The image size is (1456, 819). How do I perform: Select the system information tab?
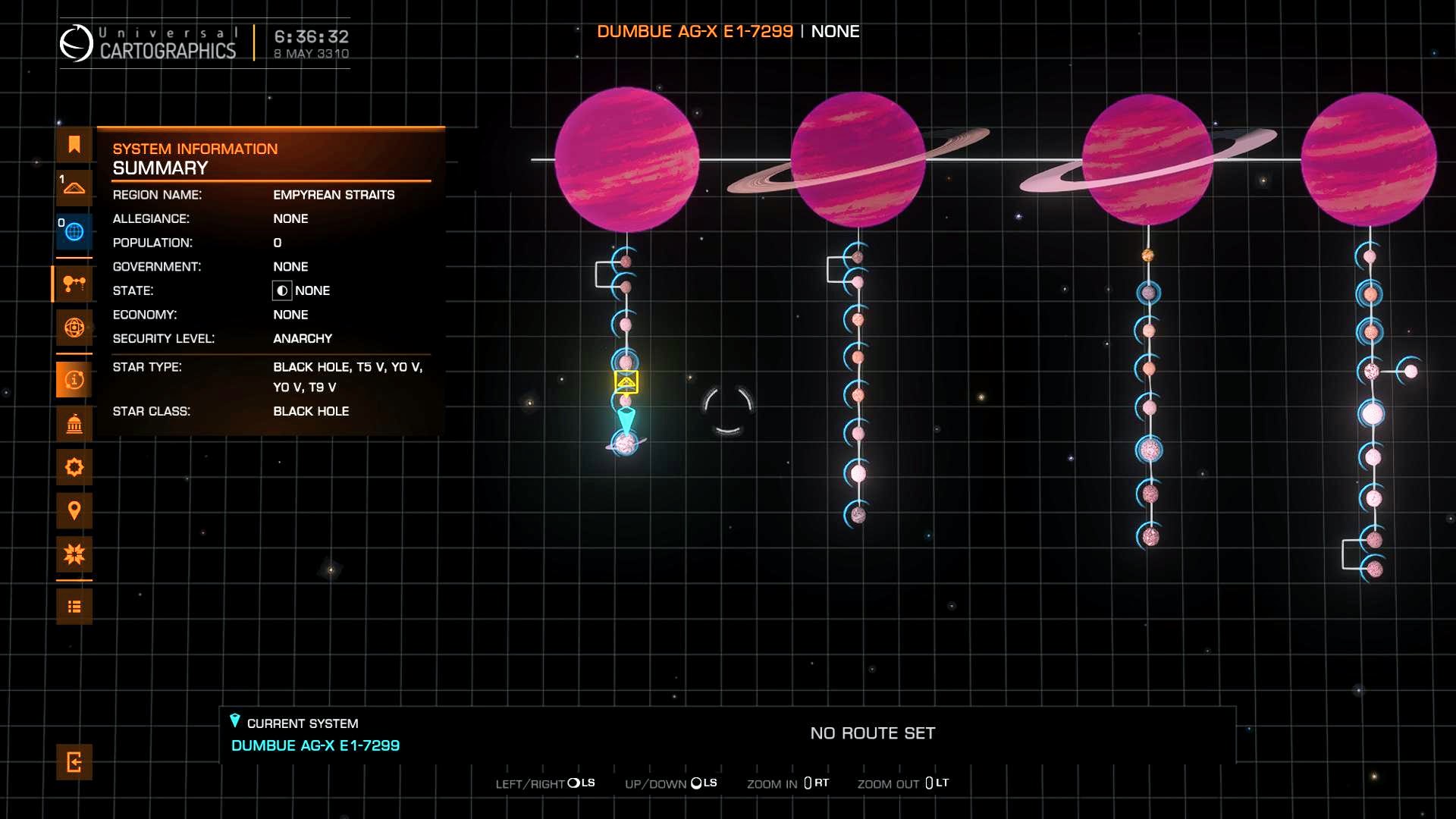coord(74,380)
